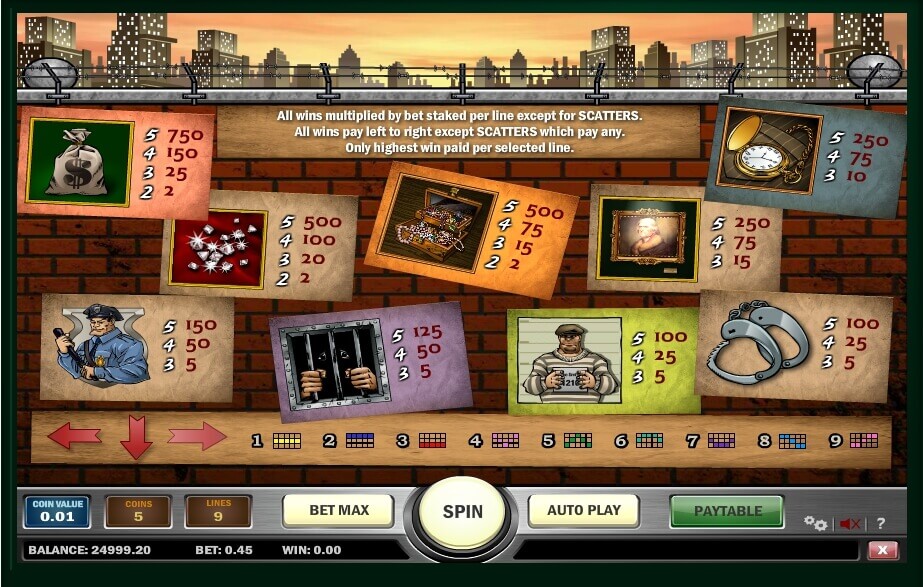The height and width of the screenshot is (587, 923).
Task: Adjust the number of coins
Action: point(138,511)
